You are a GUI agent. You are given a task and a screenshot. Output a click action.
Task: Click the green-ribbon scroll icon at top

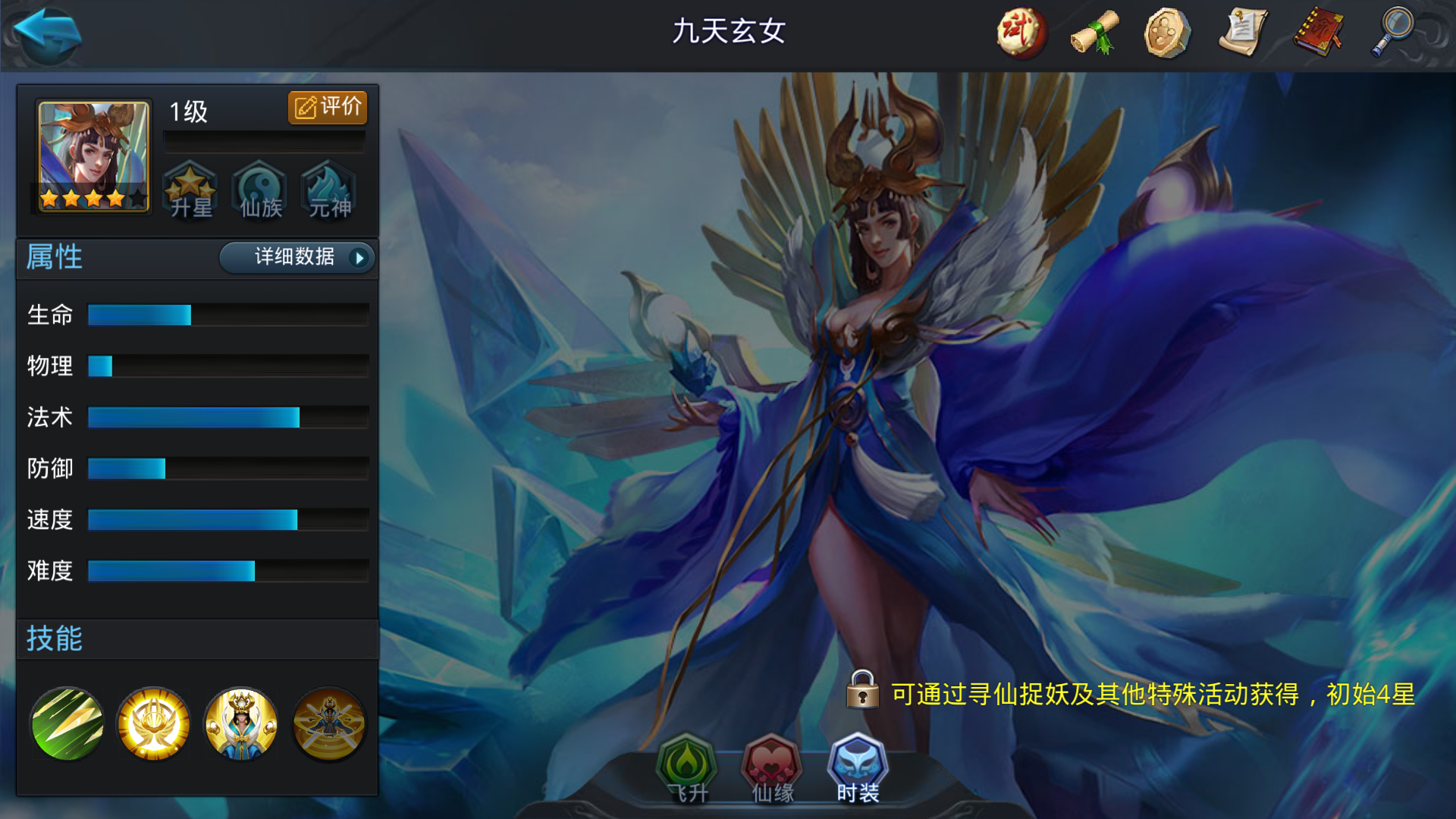1093,32
